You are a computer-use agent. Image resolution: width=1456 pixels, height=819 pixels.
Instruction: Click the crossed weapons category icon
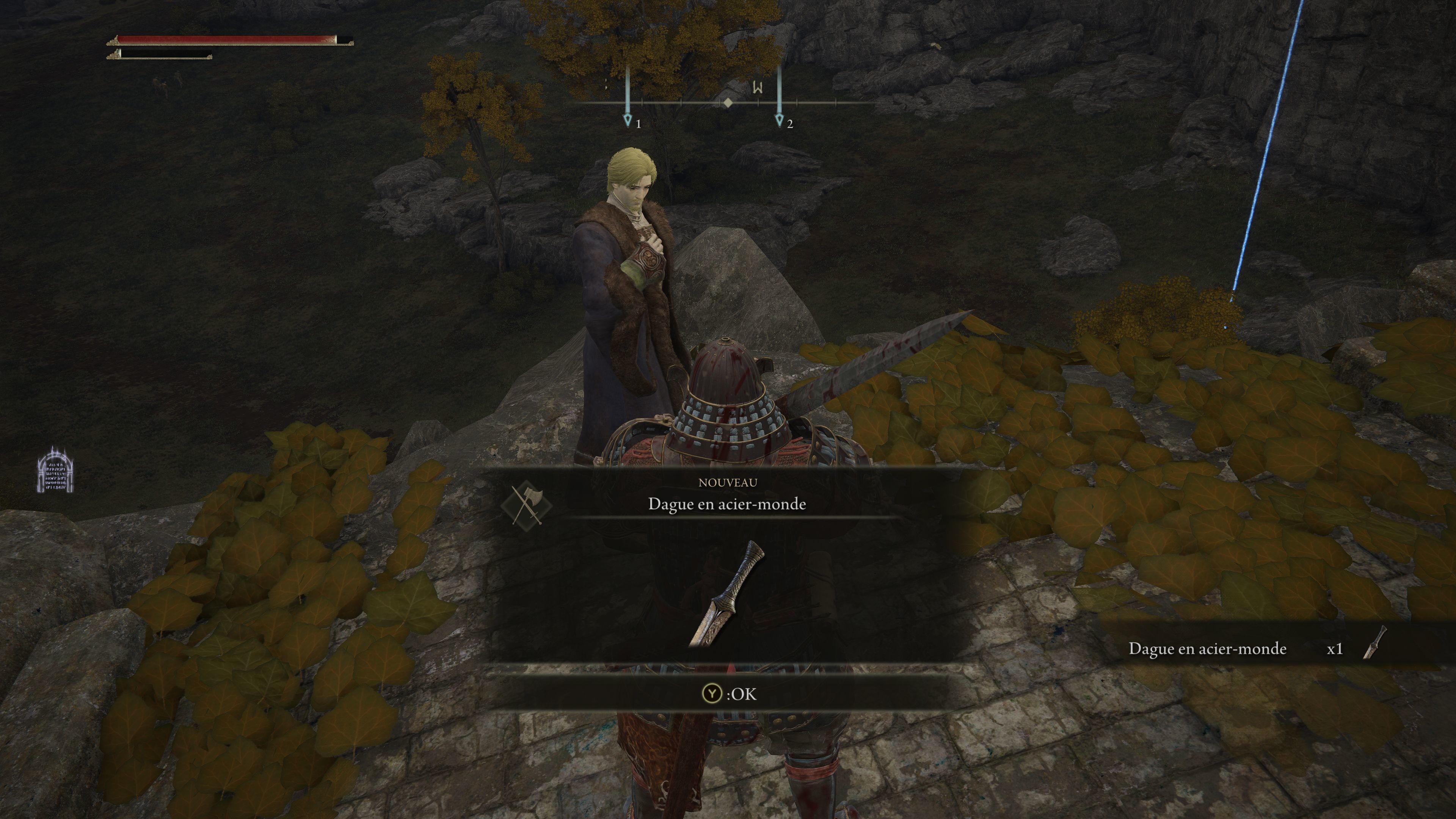click(526, 502)
